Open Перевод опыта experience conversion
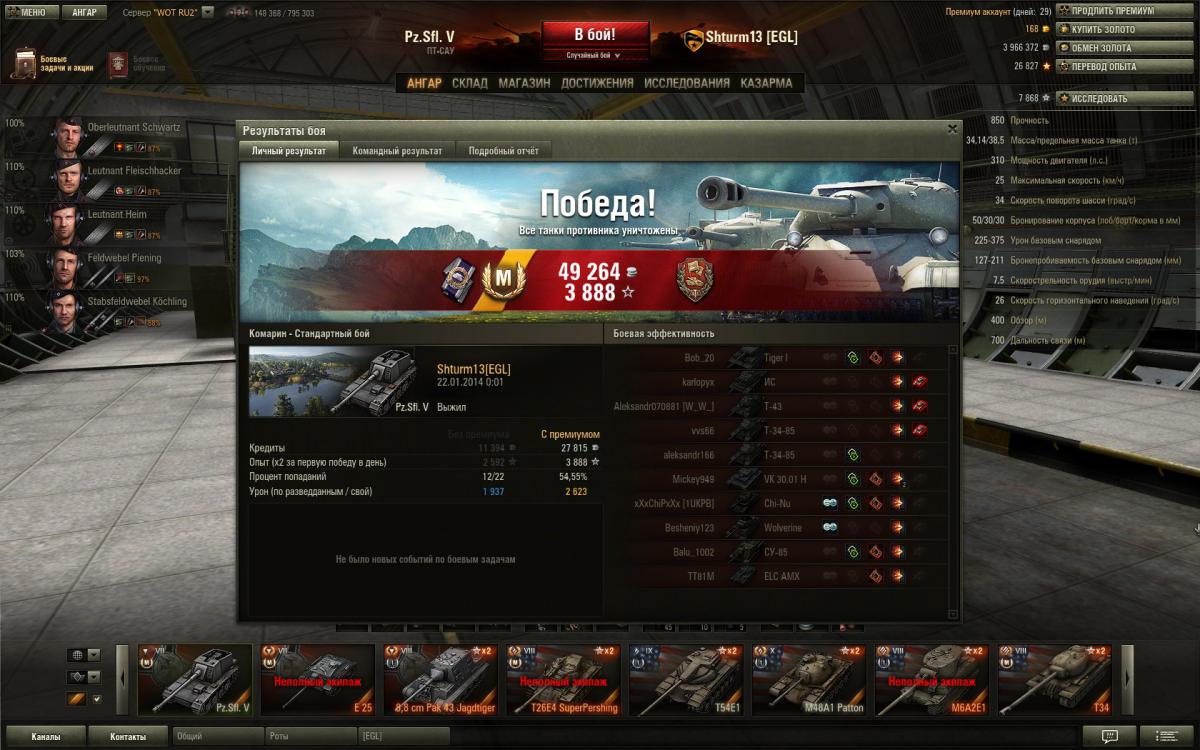The image size is (1200, 750). 1110,66
